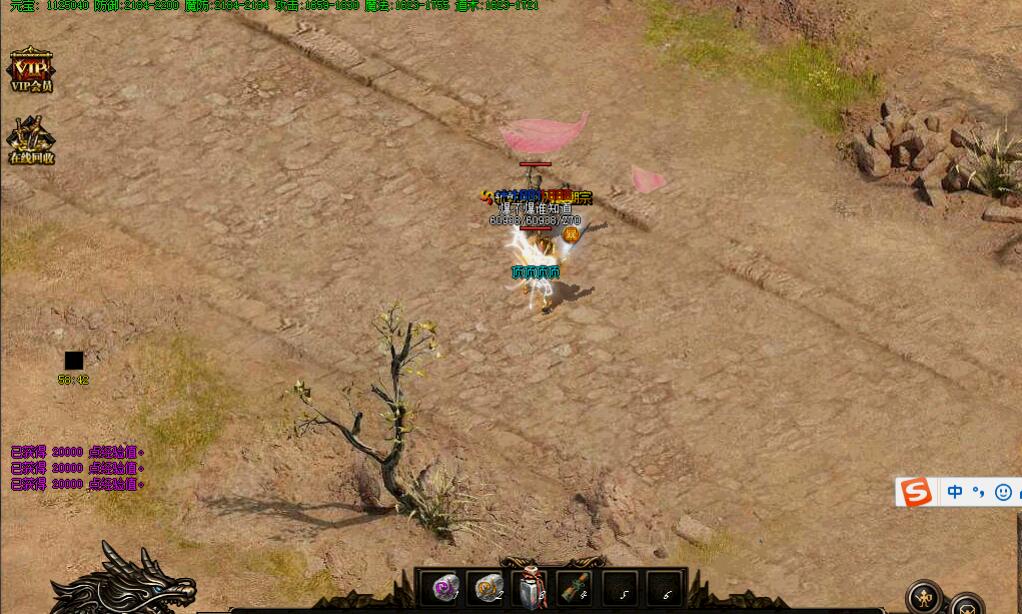The image size is (1022, 614).
Task: Open the 在线回收 online recycle icon
Action: coord(31,140)
